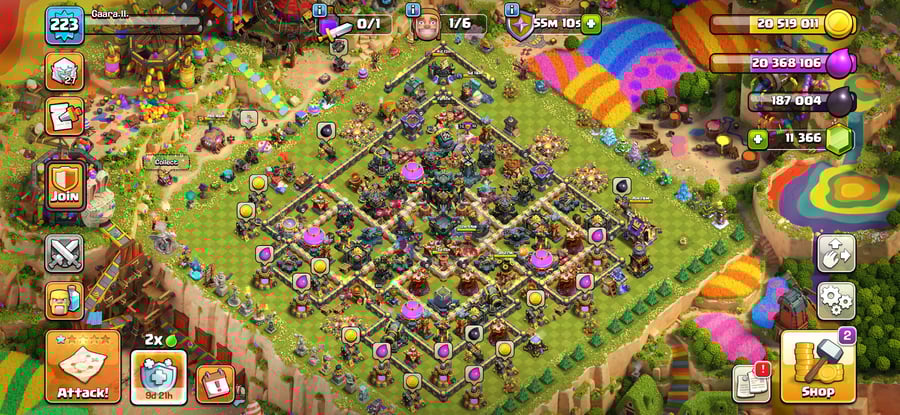Add gems with the green plus
This screenshot has width=900, height=415.
click(x=759, y=139)
